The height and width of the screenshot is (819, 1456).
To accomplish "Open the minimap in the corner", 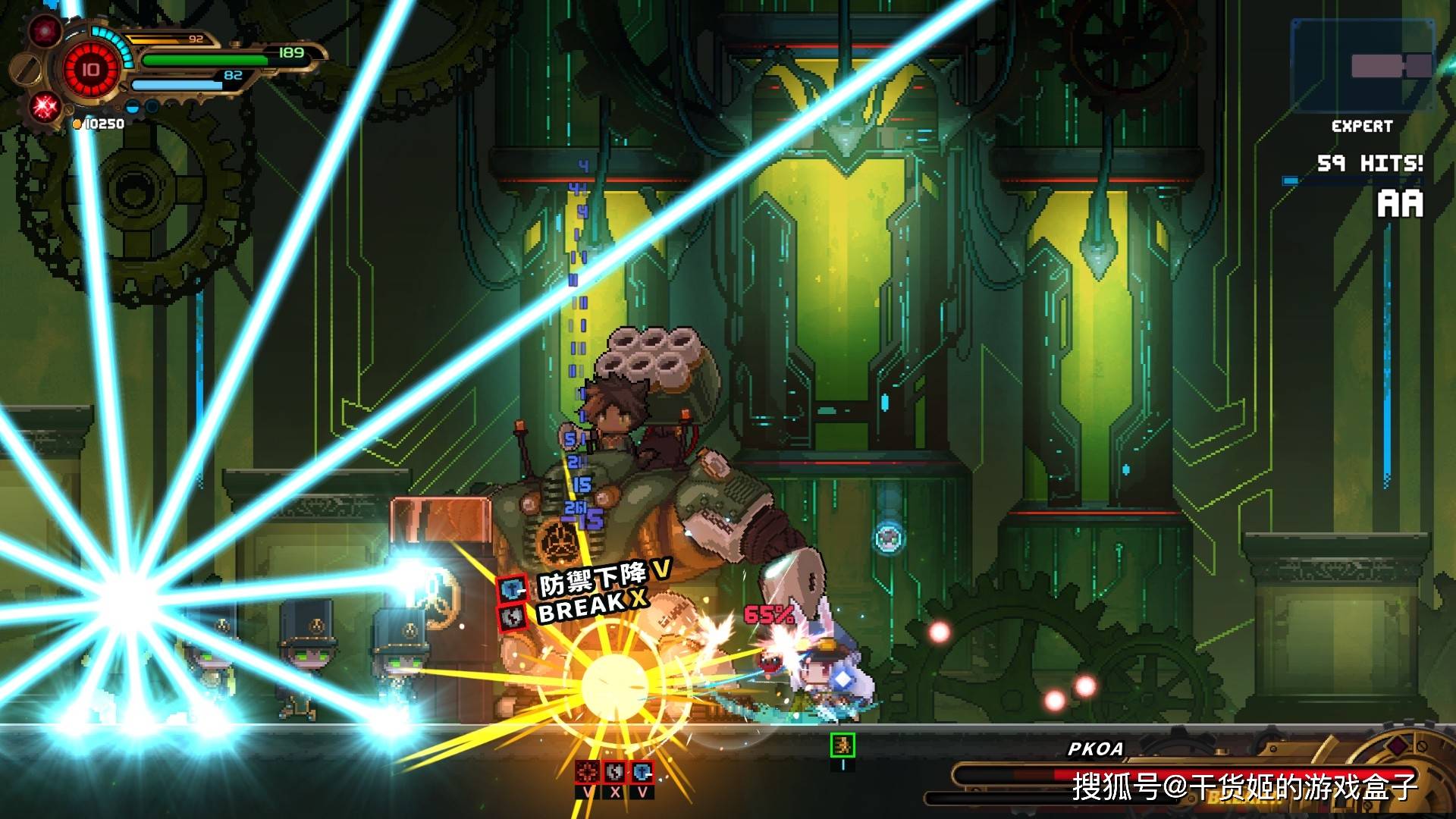I will coord(1362,67).
